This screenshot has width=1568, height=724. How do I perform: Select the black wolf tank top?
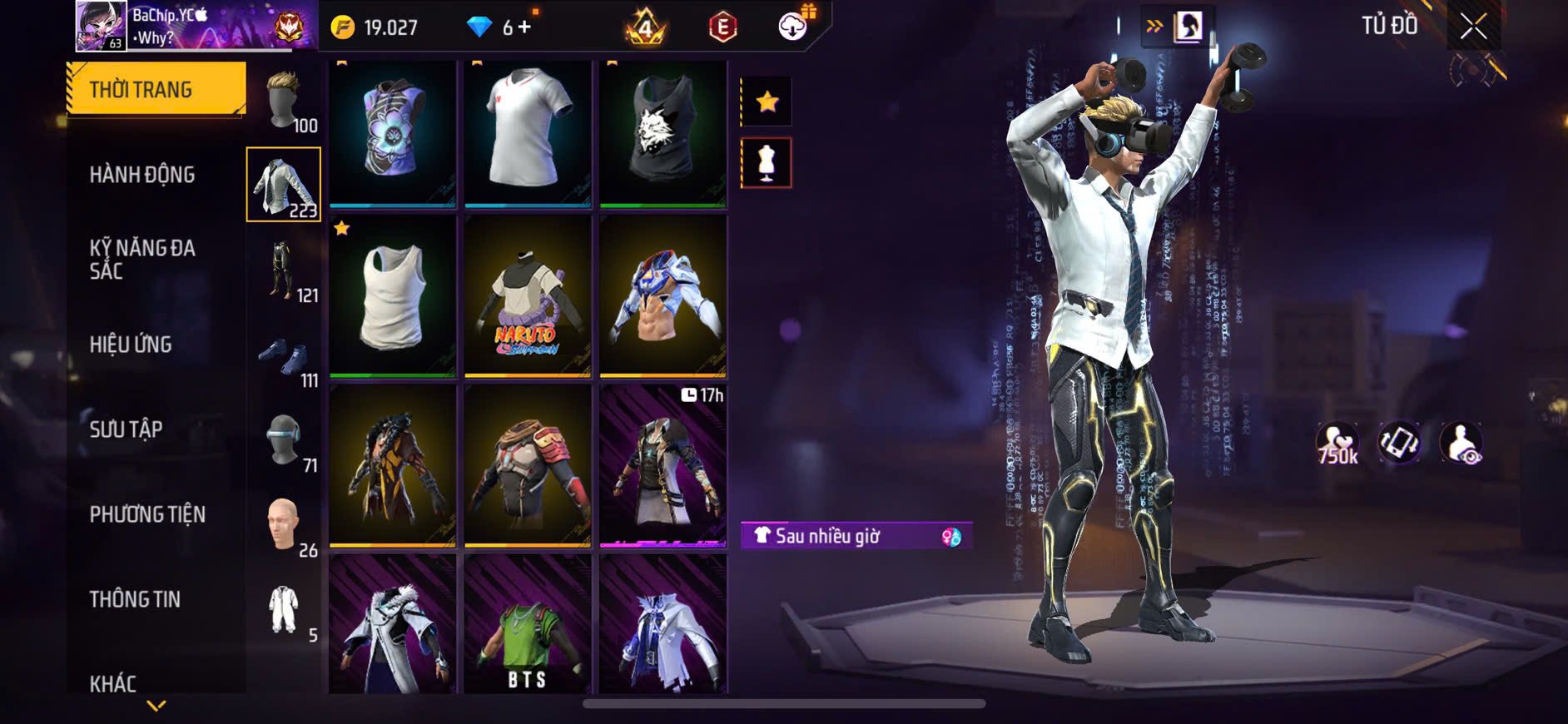coord(662,133)
